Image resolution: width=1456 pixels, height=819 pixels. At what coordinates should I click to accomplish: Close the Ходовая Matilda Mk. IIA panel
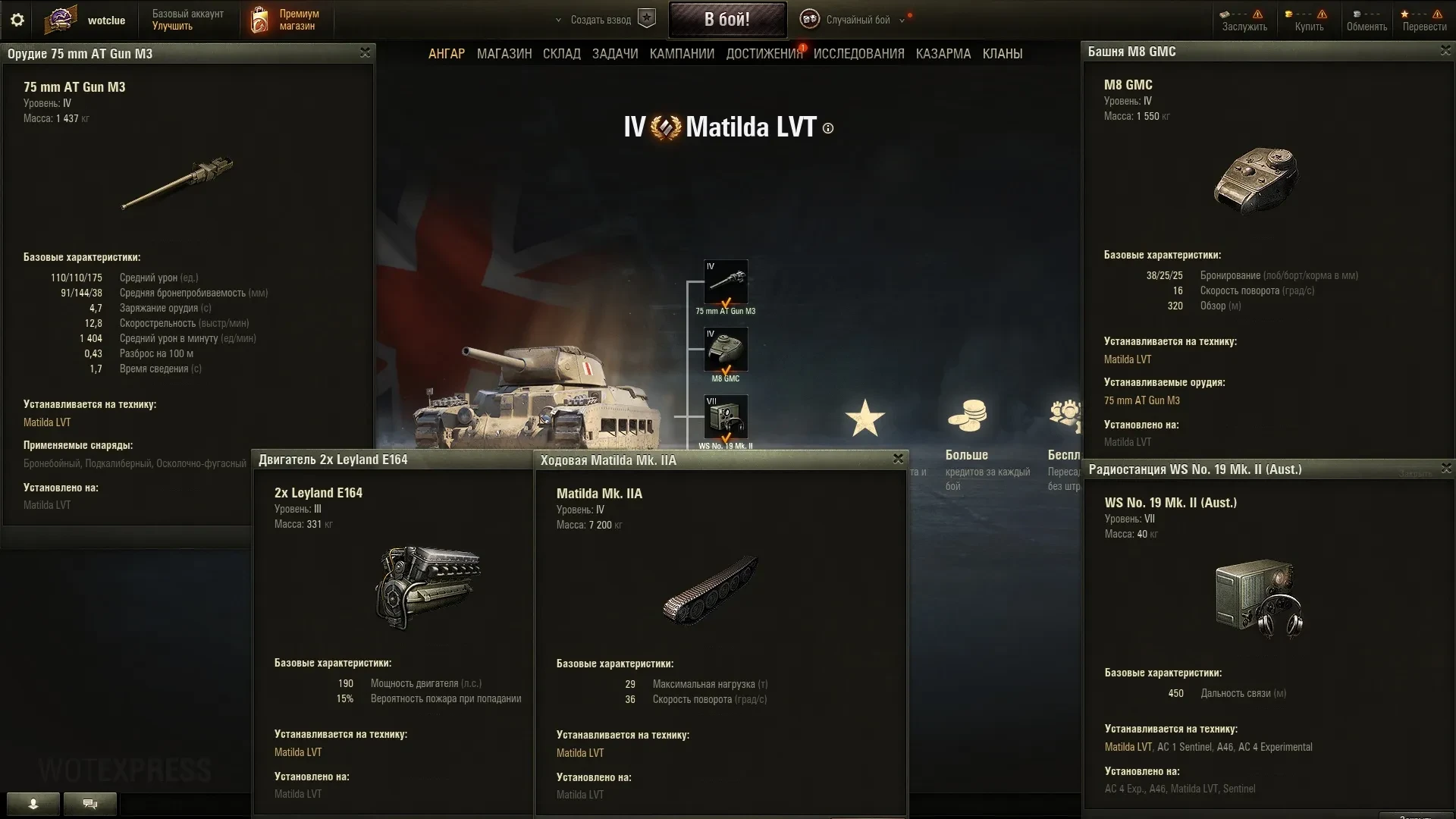pos(898,459)
